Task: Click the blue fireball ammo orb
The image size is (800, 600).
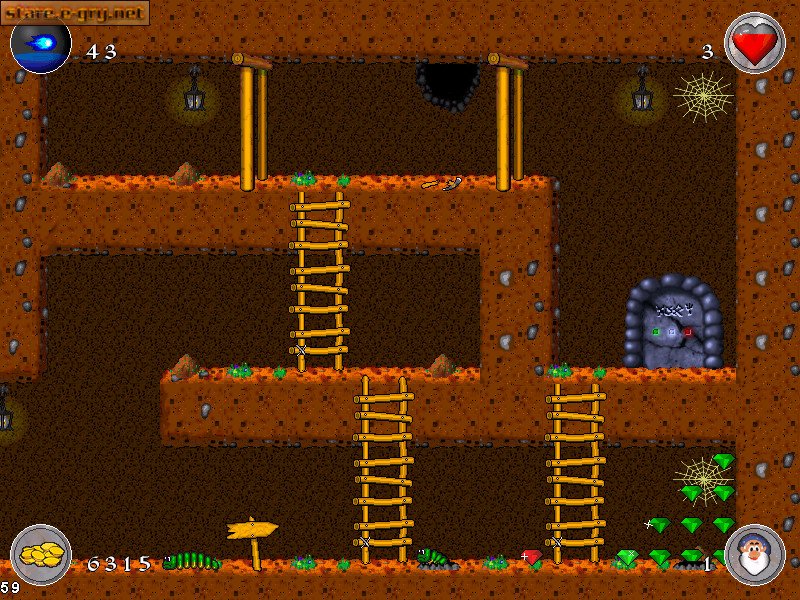Action: point(41,44)
